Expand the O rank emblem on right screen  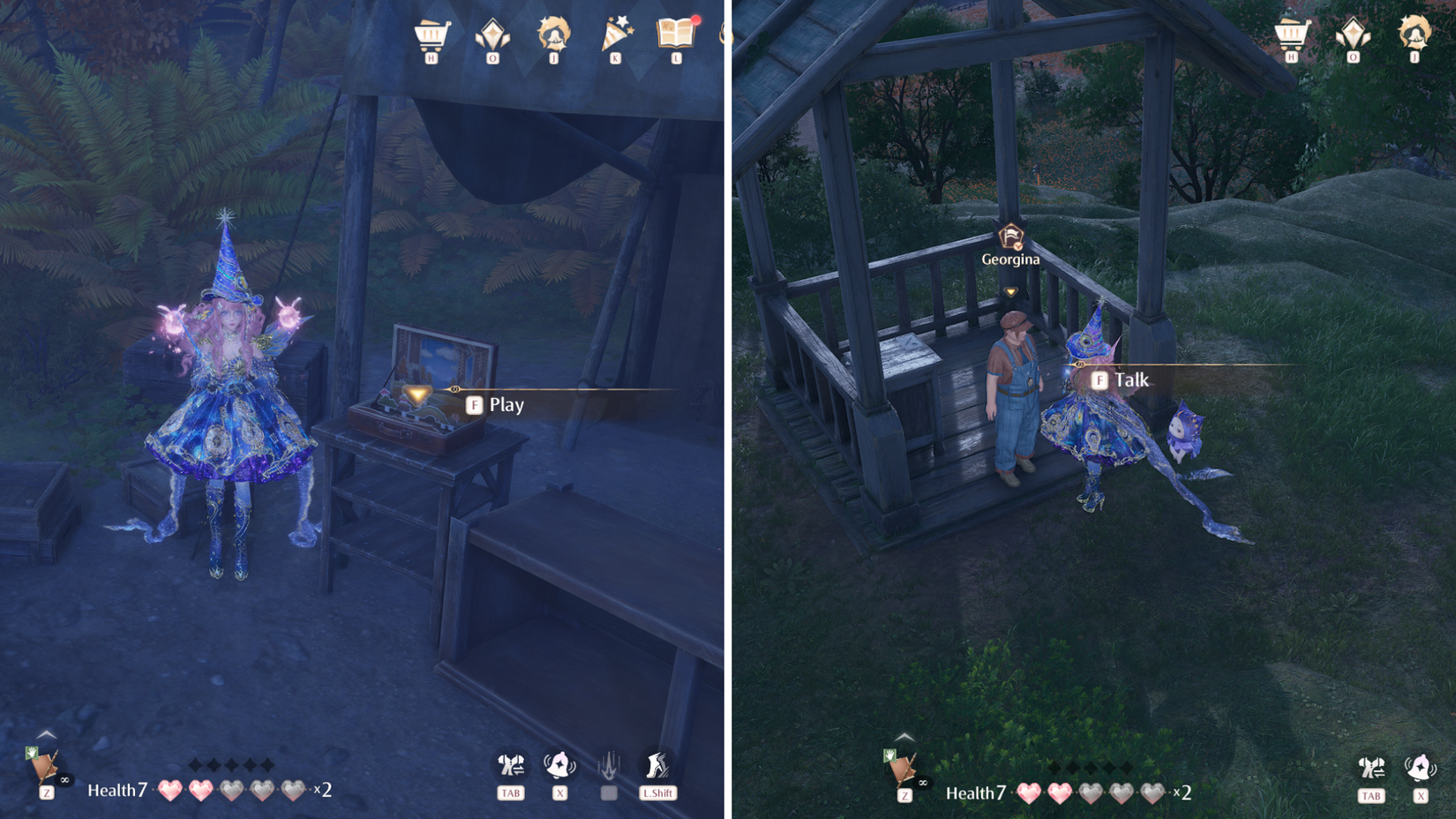(1355, 34)
